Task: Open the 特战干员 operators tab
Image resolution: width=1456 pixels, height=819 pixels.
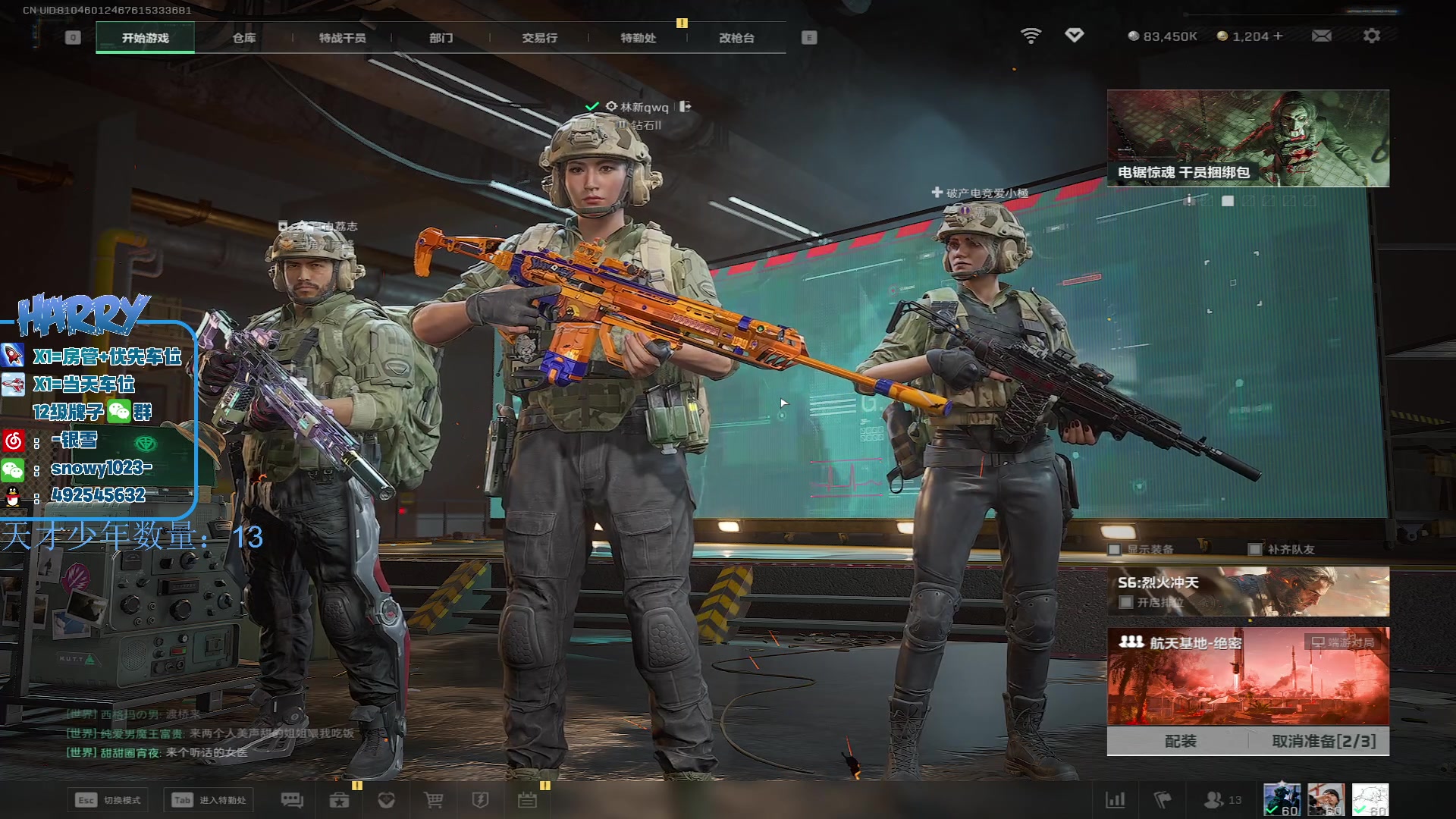Action: point(342,38)
